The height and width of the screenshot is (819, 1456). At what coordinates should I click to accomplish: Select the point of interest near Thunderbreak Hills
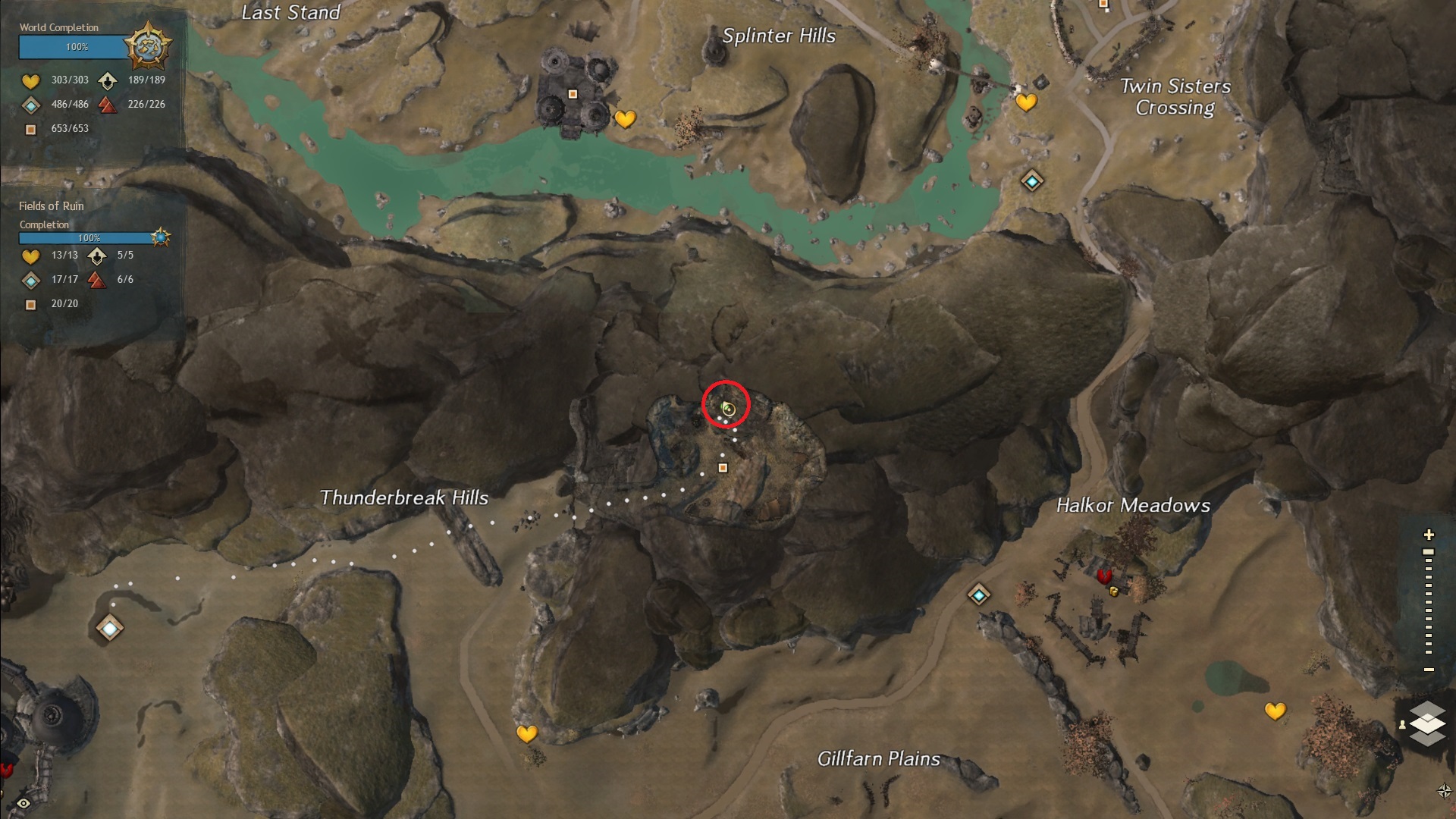723,468
